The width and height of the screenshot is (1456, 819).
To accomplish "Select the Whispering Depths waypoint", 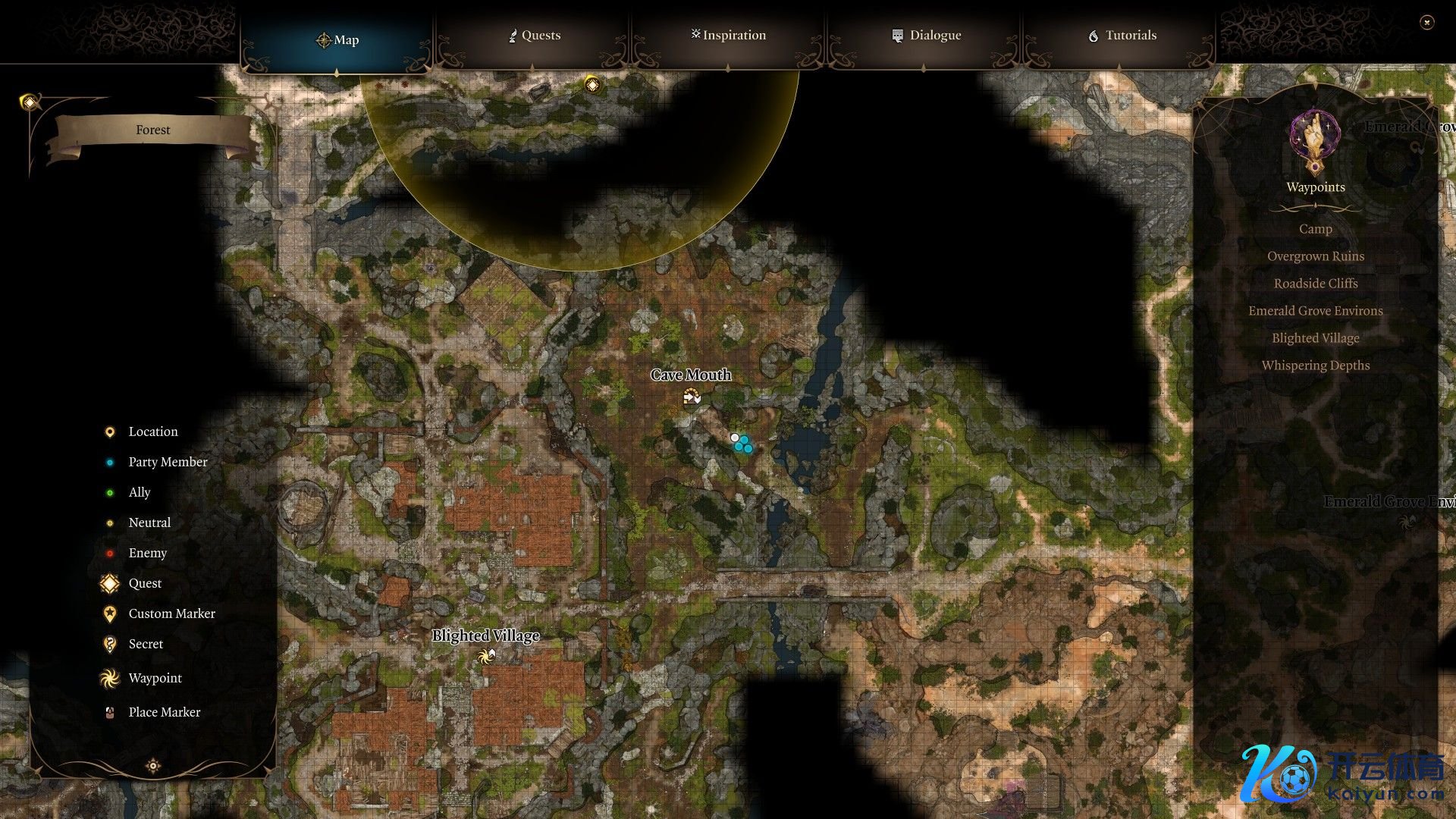I will (1315, 366).
